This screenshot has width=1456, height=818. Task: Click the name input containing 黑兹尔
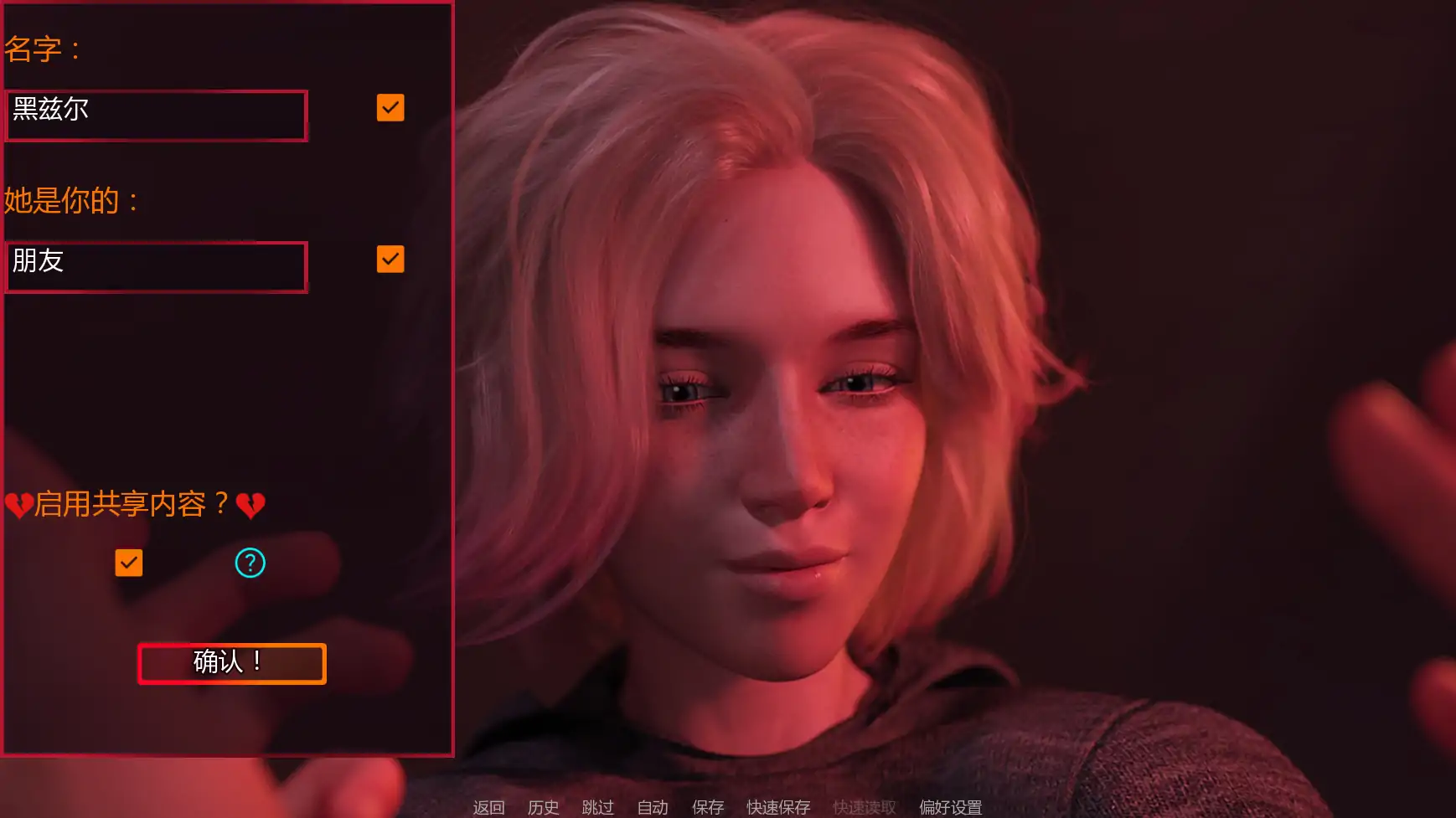click(x=156, y=116)
